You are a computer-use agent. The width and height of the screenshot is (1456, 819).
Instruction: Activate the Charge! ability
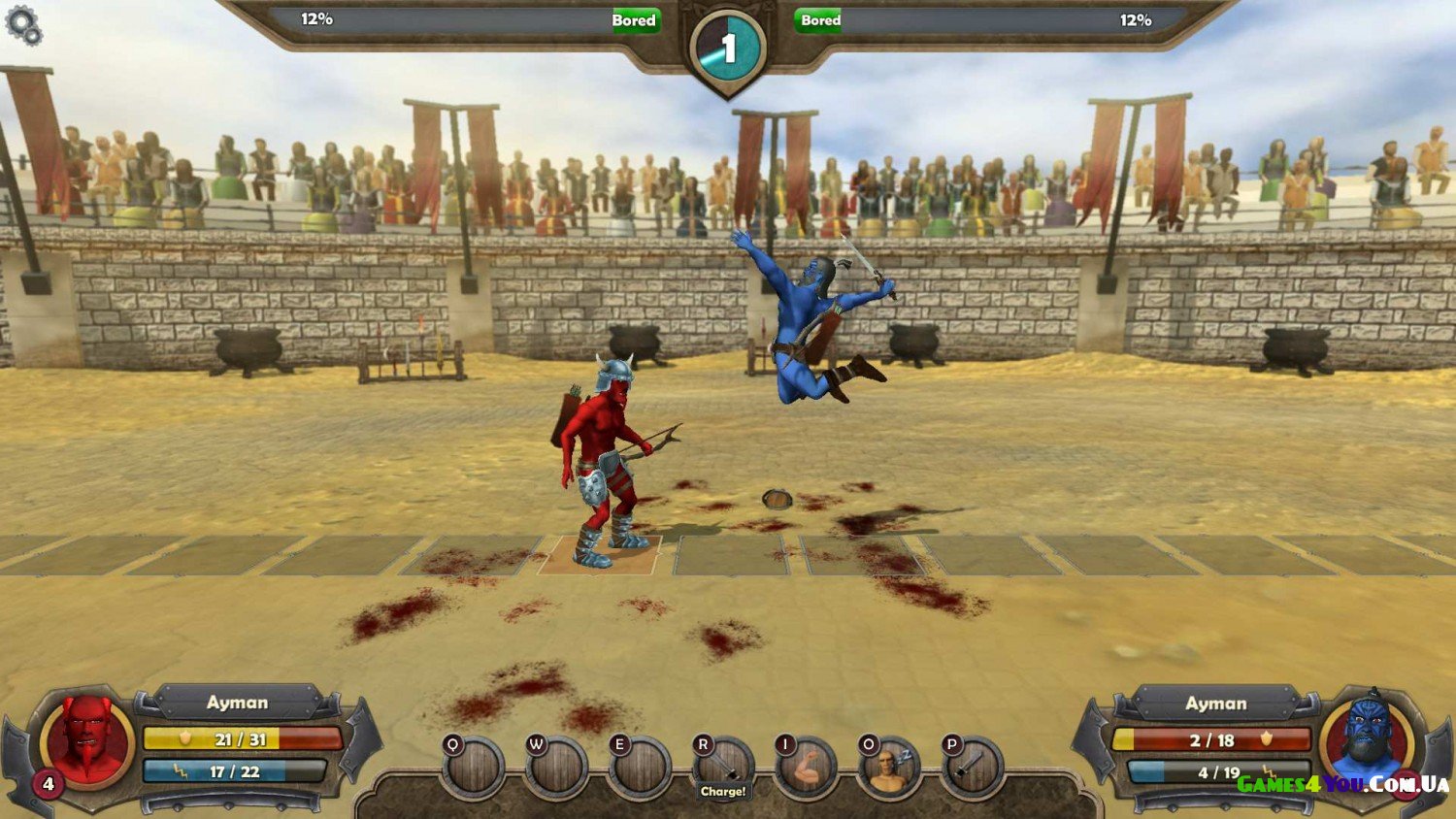click(x=724, y=770)
